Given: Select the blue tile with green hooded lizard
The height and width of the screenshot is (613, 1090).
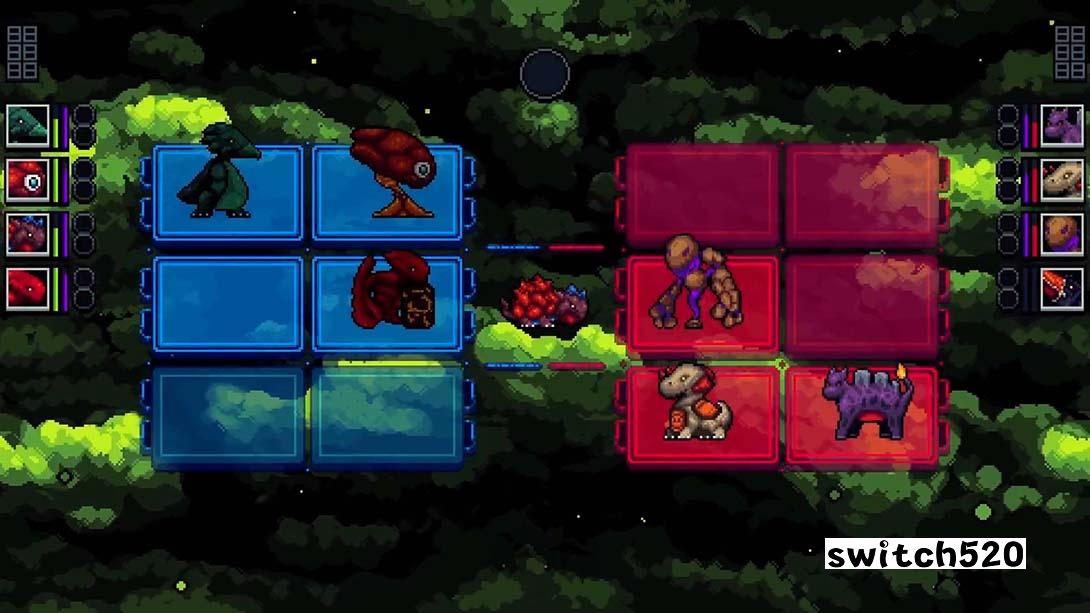Looking at the screenshot, I should 228,192.
